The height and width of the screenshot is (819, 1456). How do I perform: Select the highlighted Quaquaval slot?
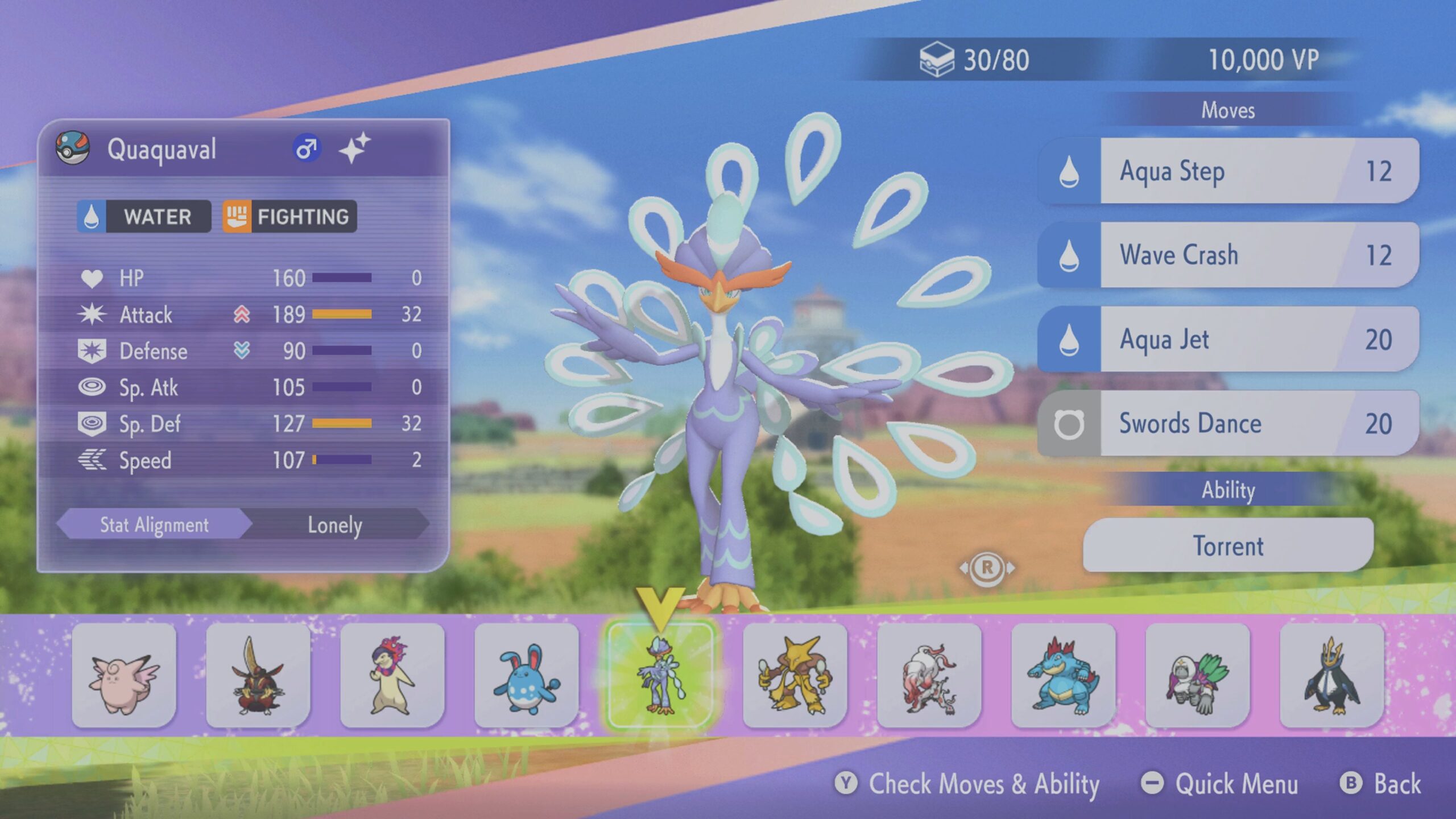(661, 675)
